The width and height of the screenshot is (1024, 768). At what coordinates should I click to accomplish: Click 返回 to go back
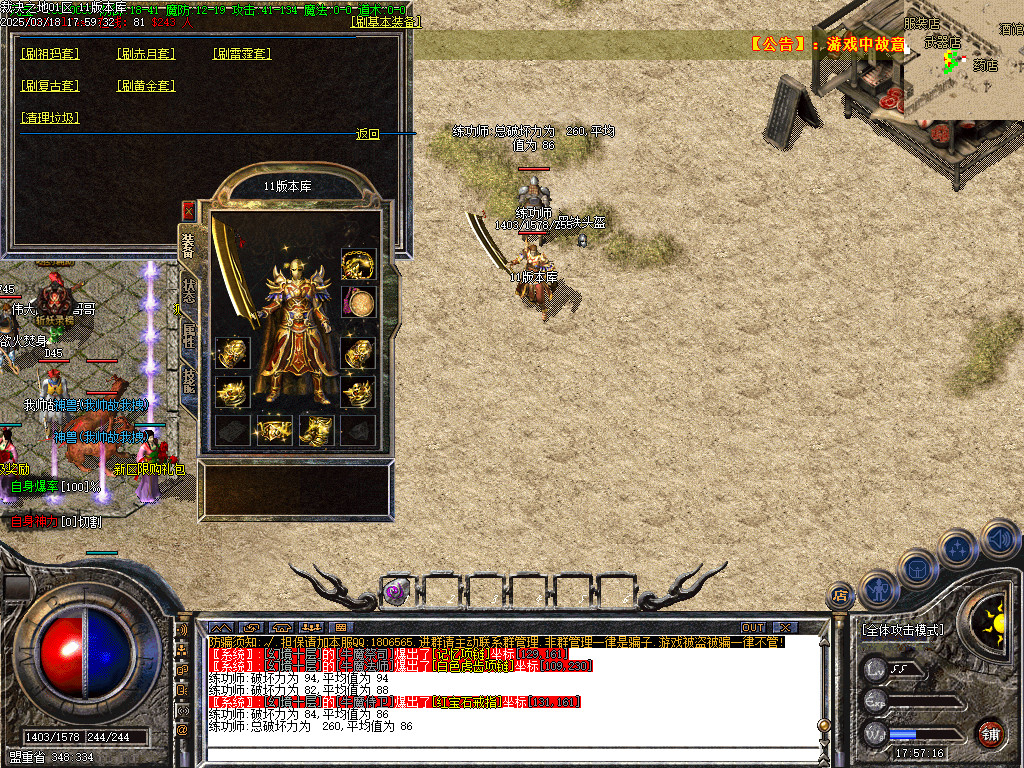[368, 134]
